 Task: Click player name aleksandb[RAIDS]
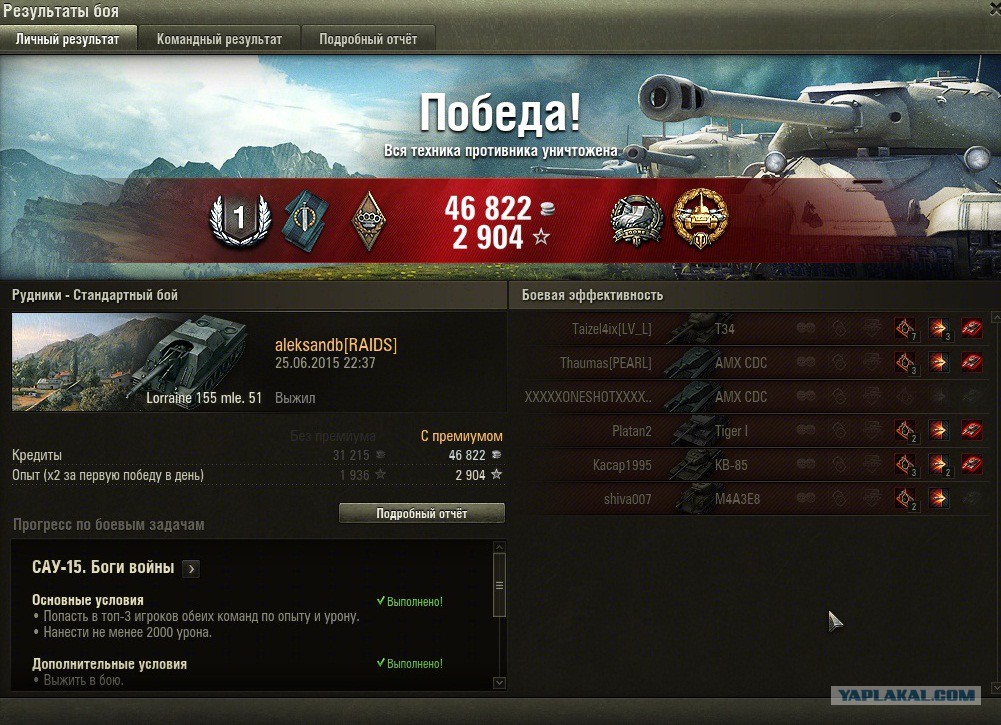coord(335,345)
